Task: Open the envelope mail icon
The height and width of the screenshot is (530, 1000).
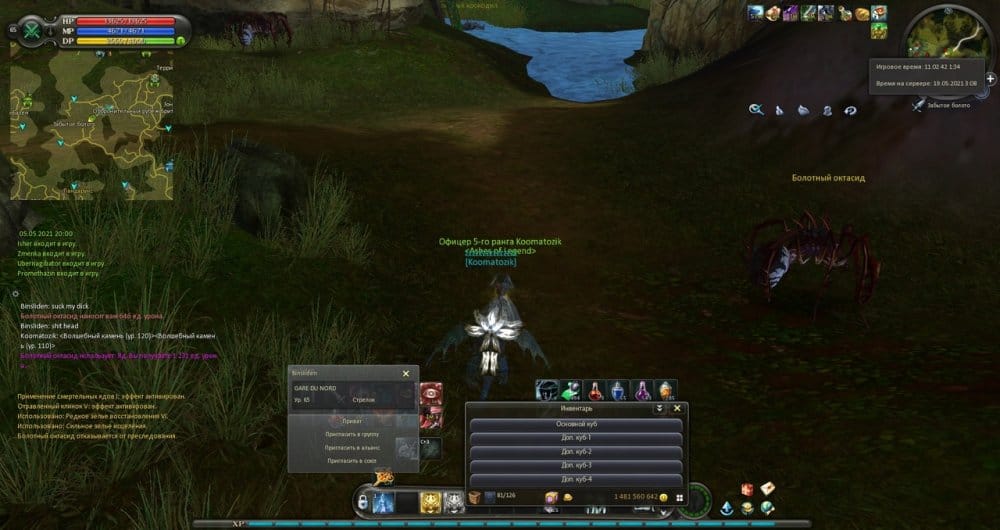Action: [x=767, y=488]
